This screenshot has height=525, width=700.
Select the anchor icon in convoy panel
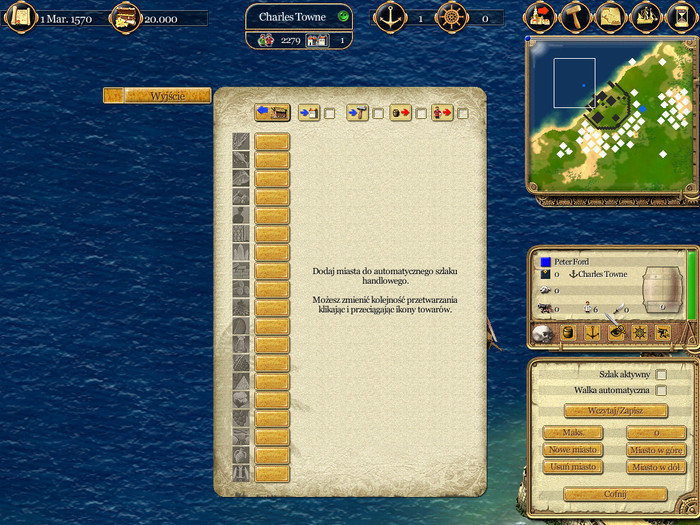(x=590, y=332)
